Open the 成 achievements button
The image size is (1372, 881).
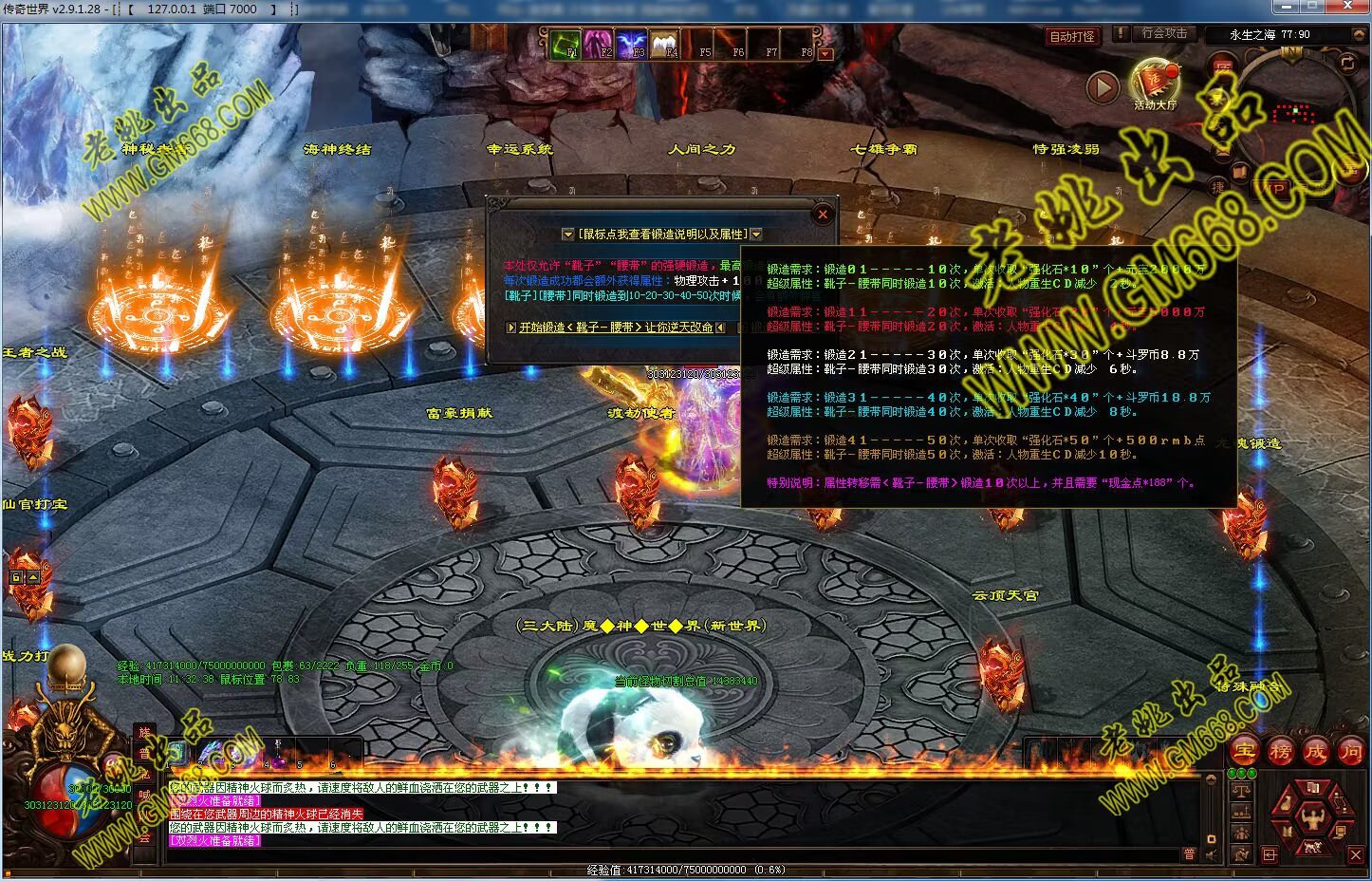(1315, 751)
